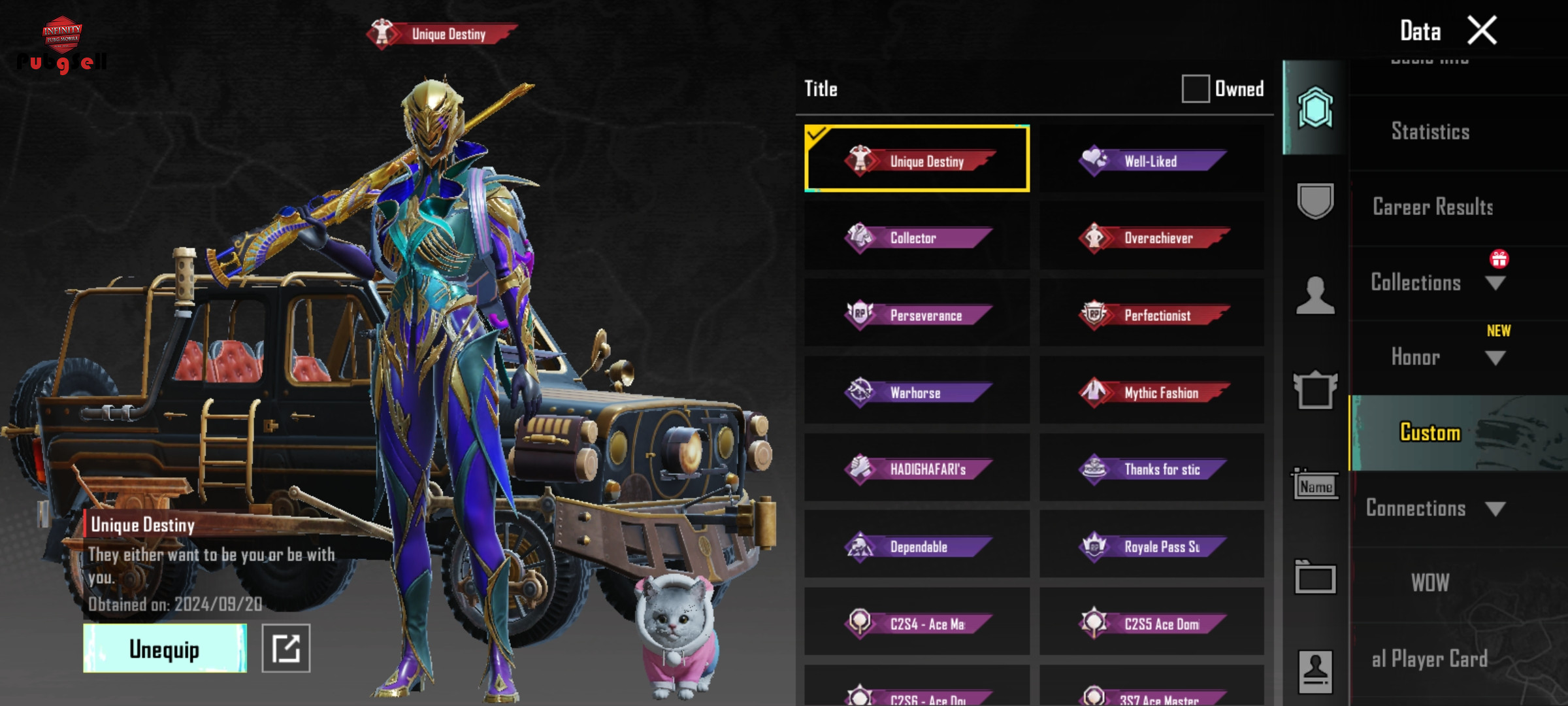Open the WOW section
This screenshot has height=706, width=1568.
click(1430, 582)
